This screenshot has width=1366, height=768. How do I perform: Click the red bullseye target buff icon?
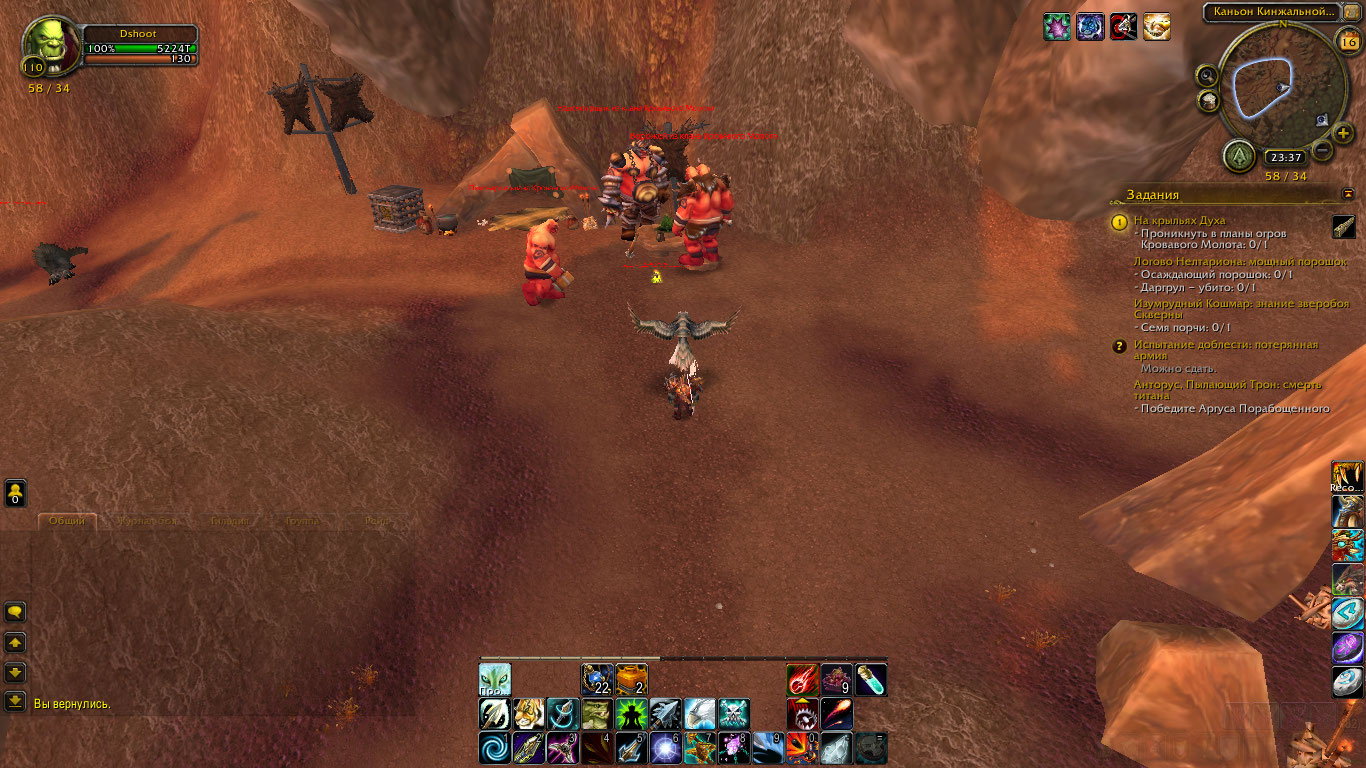[x=1122, y=27]
